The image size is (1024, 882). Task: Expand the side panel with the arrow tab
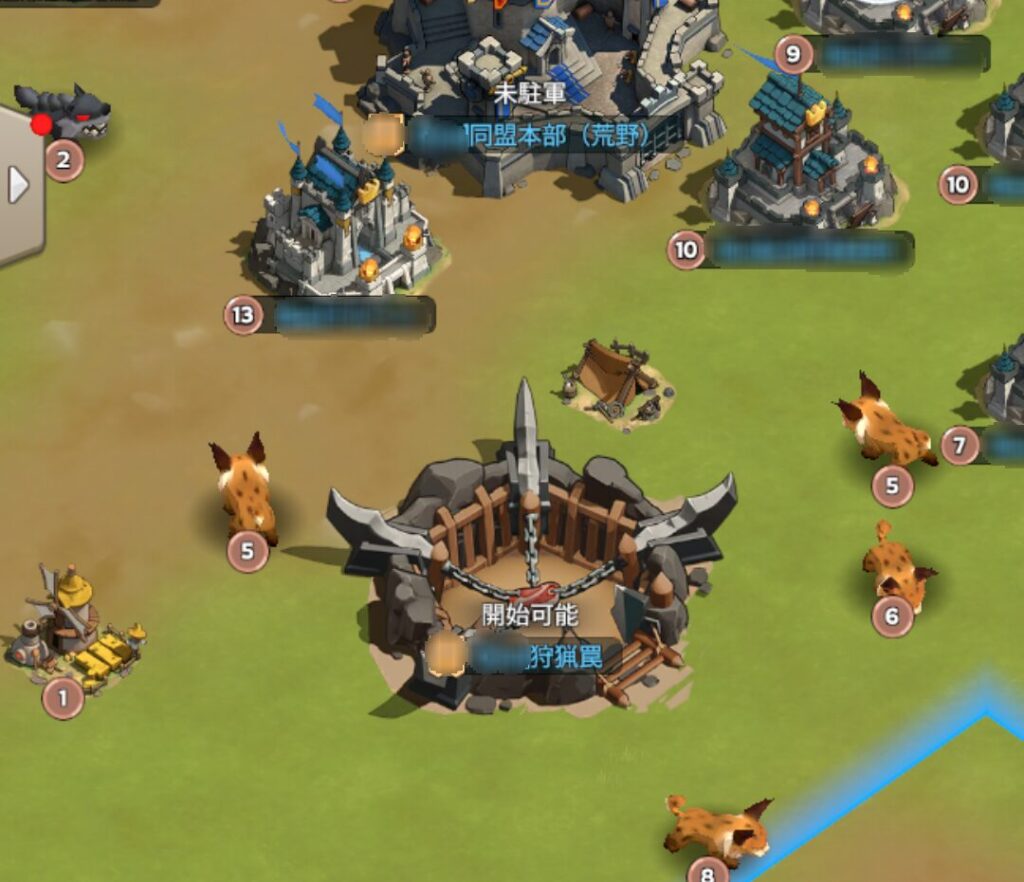[18, 186]
